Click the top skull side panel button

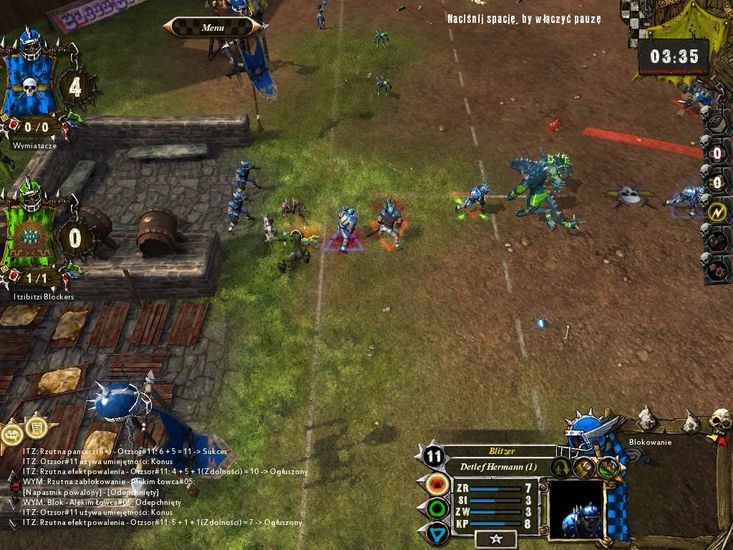click(x=717, y=121)
